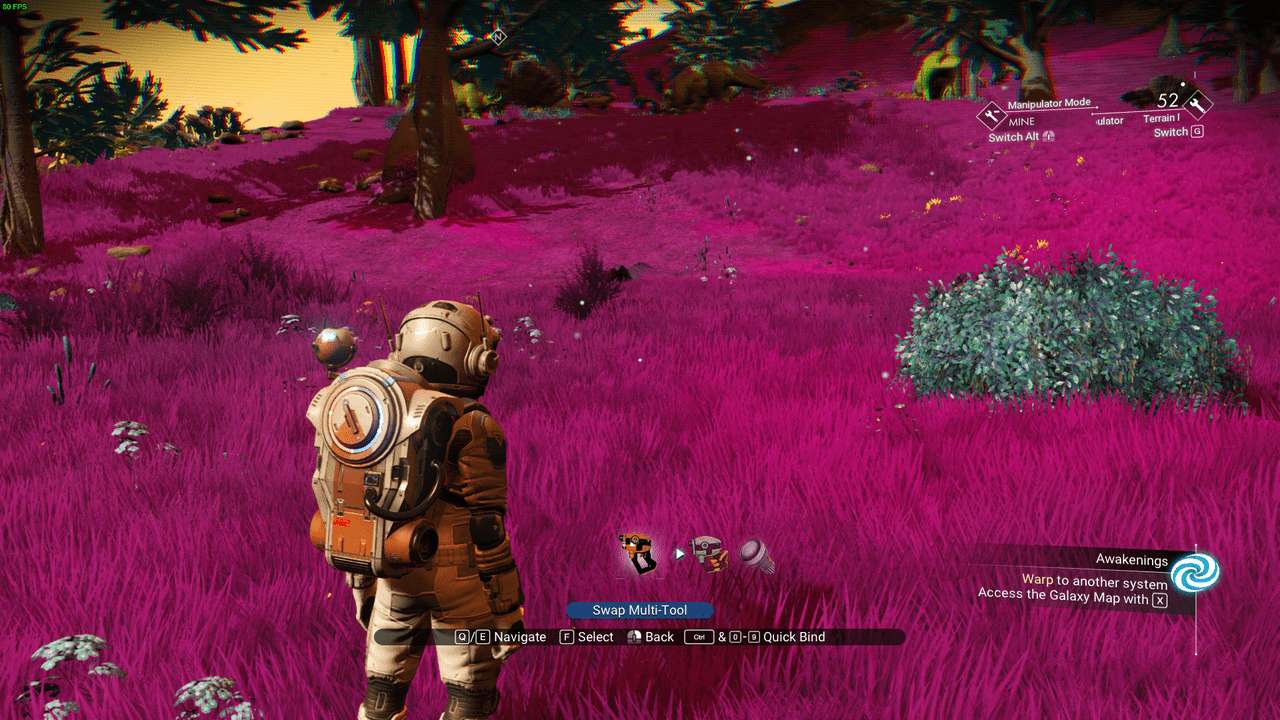Click the Swap Multi-Tool label
The width and height of the screenshot is (1280, 720).
tap(640, 610)
